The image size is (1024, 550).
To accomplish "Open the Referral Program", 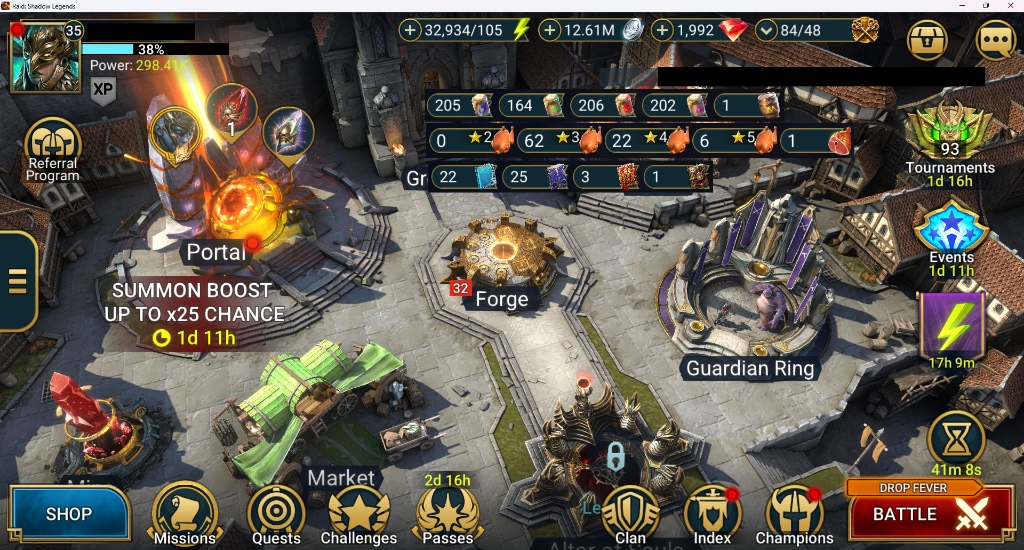I will (x=52, y=146).
